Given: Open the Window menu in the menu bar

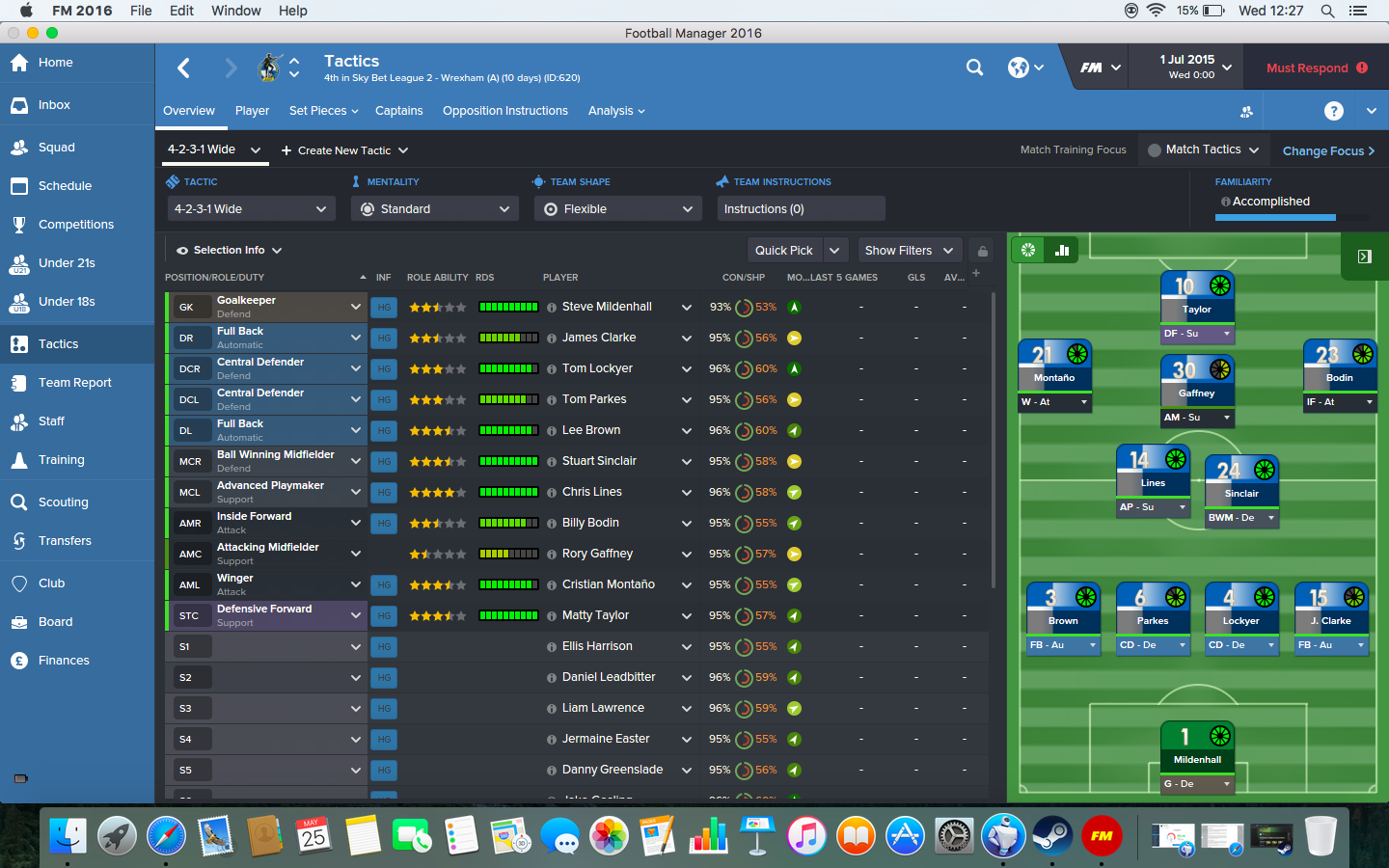Looking at the screenshot, I should pyautogui.click(x=235, y=11).
